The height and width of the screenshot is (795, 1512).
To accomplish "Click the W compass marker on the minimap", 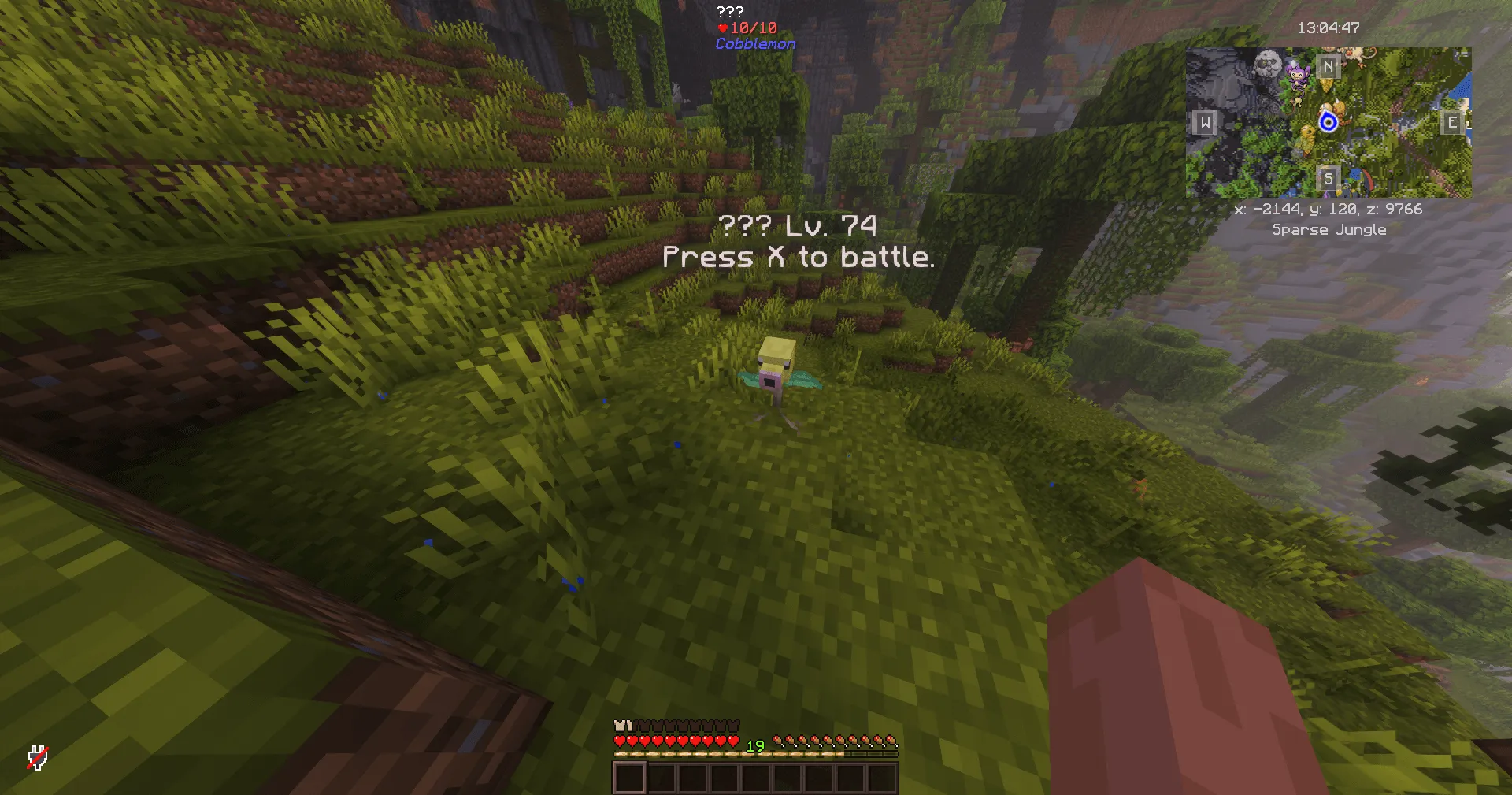I will (x=1205, y=124).
